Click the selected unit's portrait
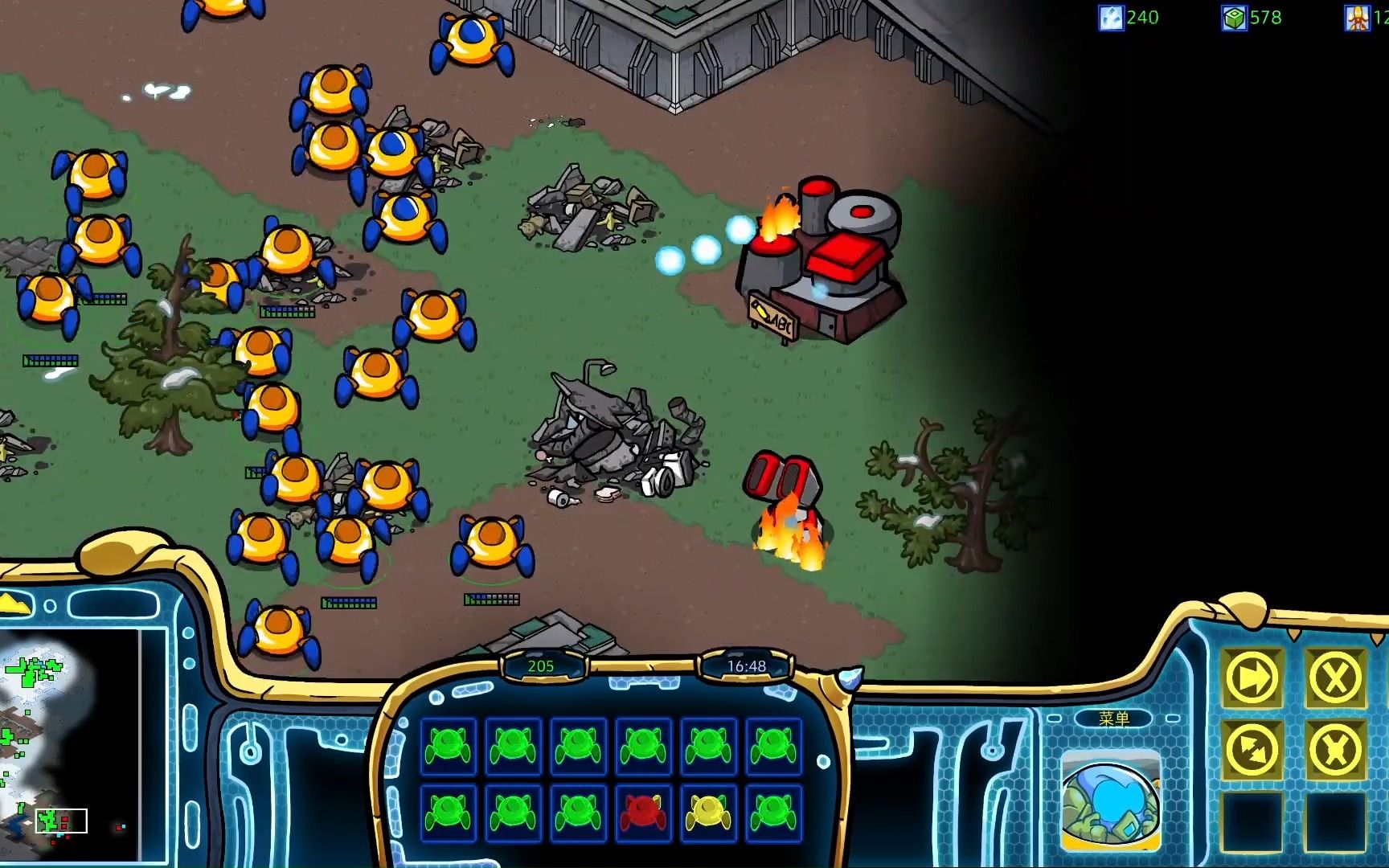Image resolution: width=1389 pixels, height=868 pixels. pos(1111,800)
